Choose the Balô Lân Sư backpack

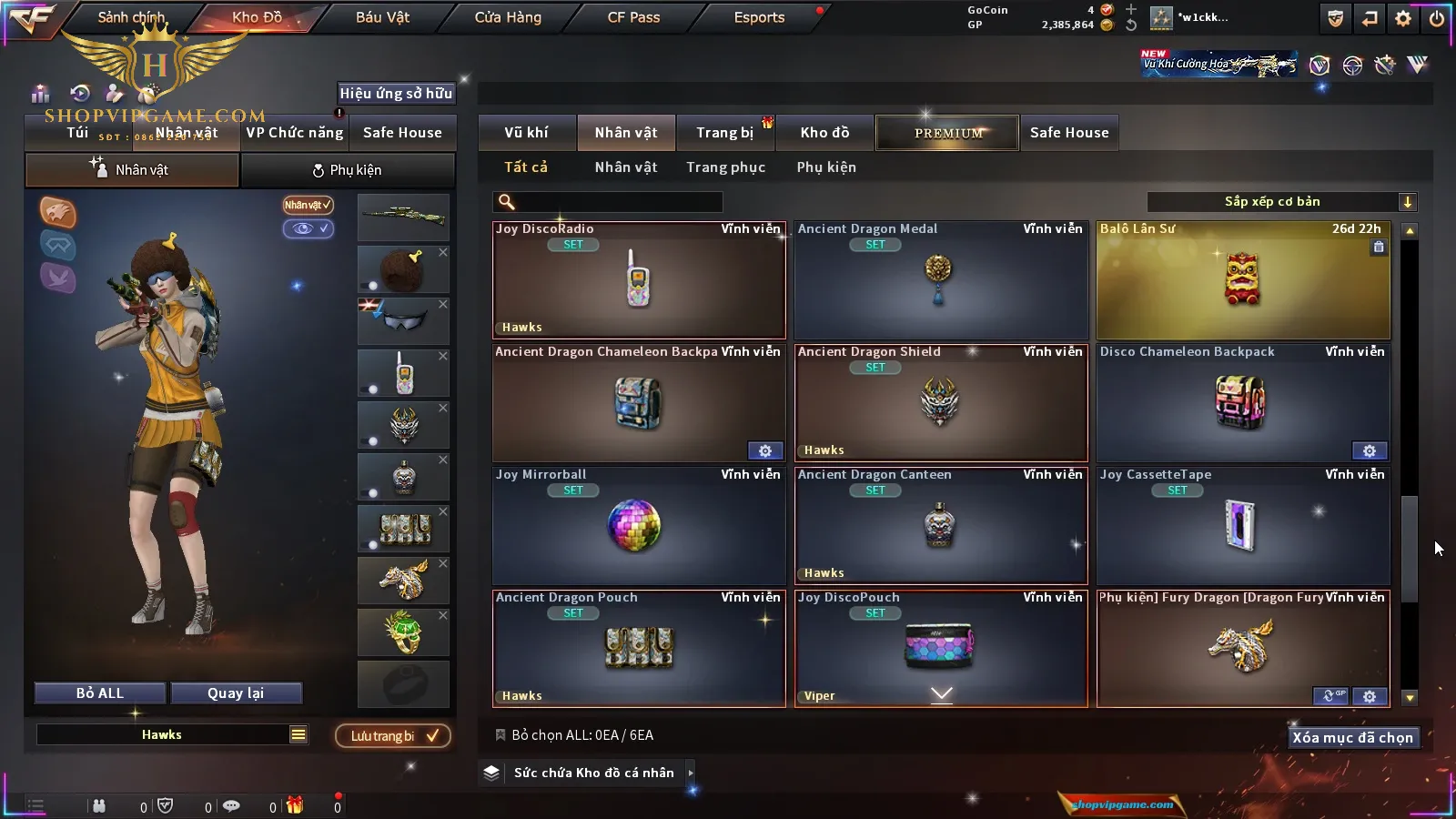point(1243,280)
